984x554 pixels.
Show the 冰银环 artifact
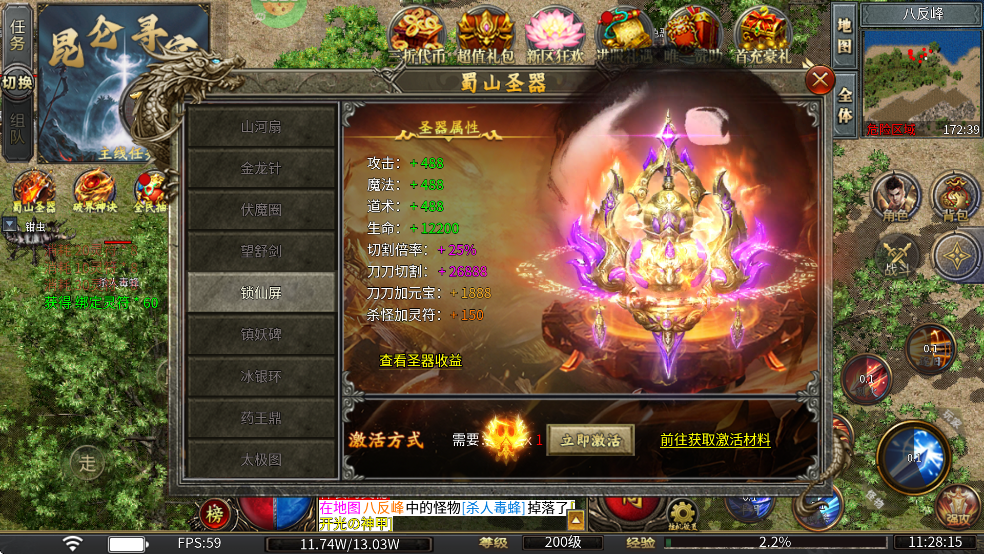[x=261, y=377]
